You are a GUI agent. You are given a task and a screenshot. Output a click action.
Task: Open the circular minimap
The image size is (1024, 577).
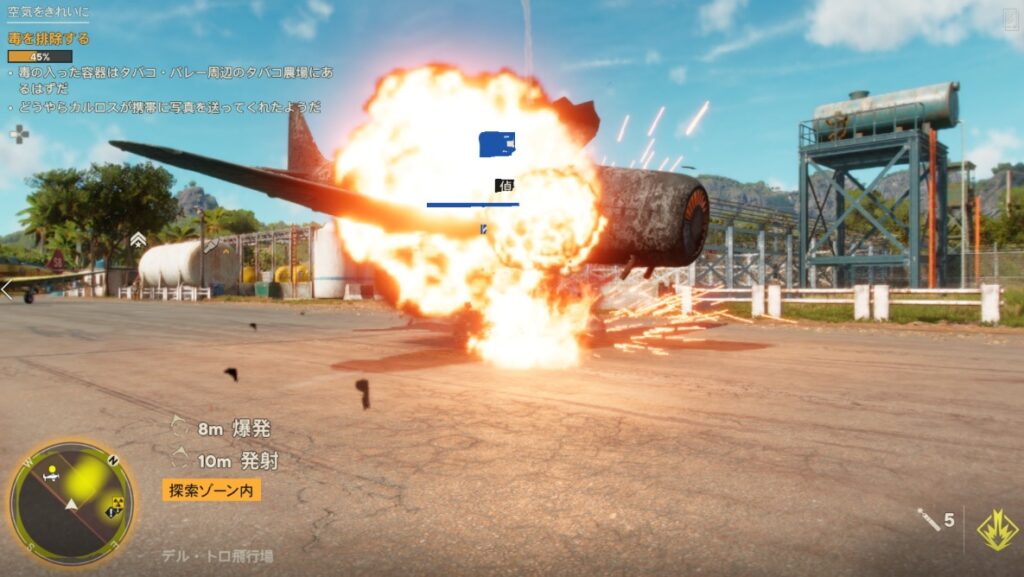(71, 503)
